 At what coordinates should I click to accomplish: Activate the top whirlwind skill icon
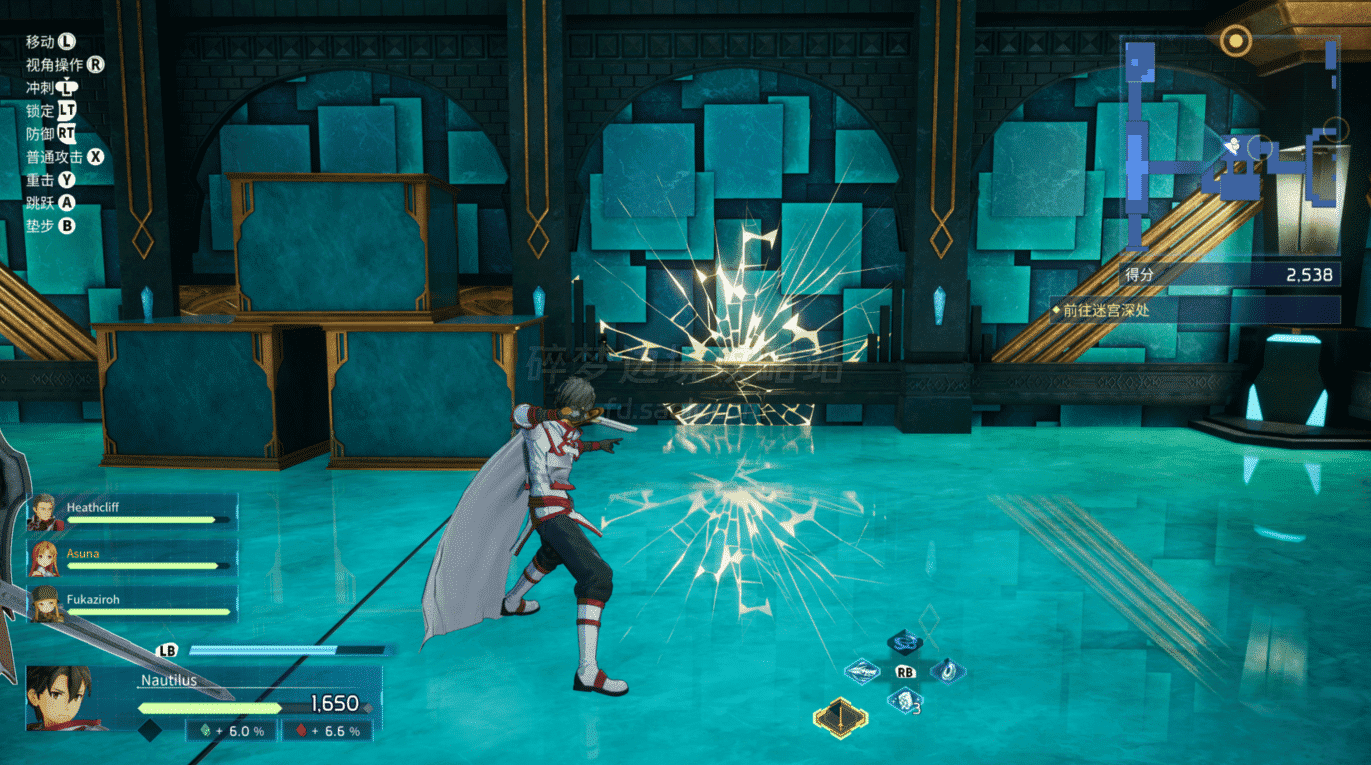[x=905, y=642]
